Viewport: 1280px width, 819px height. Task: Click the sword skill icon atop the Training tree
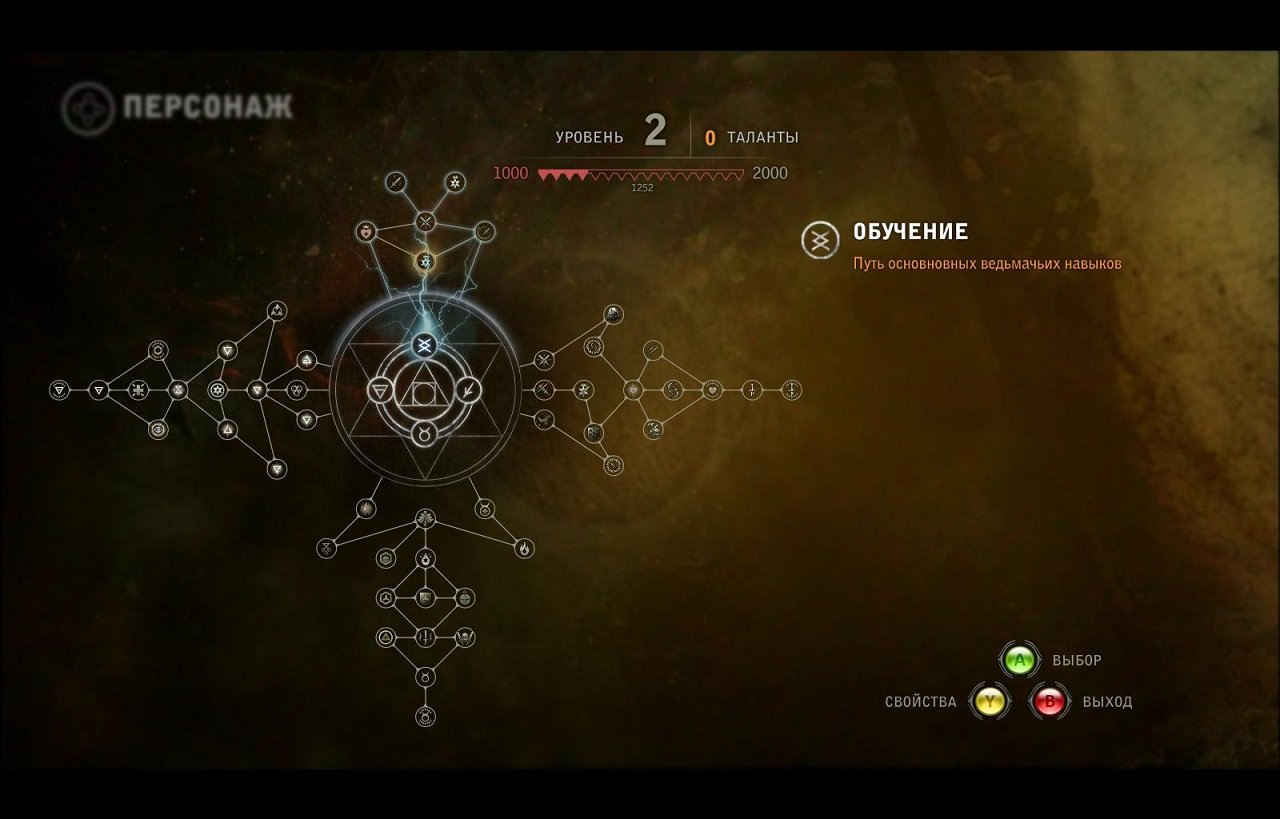point(396,182)
